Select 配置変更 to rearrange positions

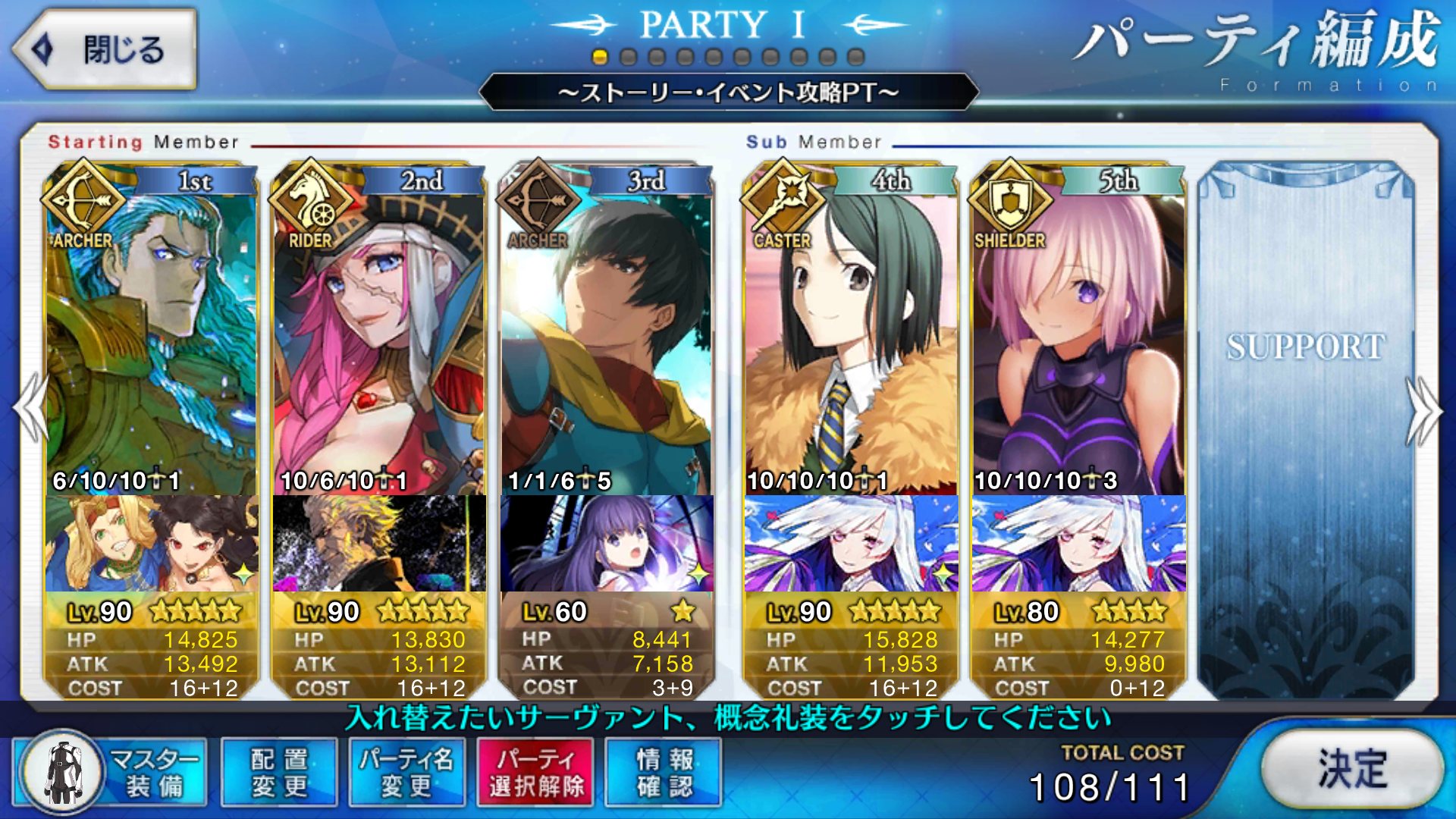coord(279,772)
